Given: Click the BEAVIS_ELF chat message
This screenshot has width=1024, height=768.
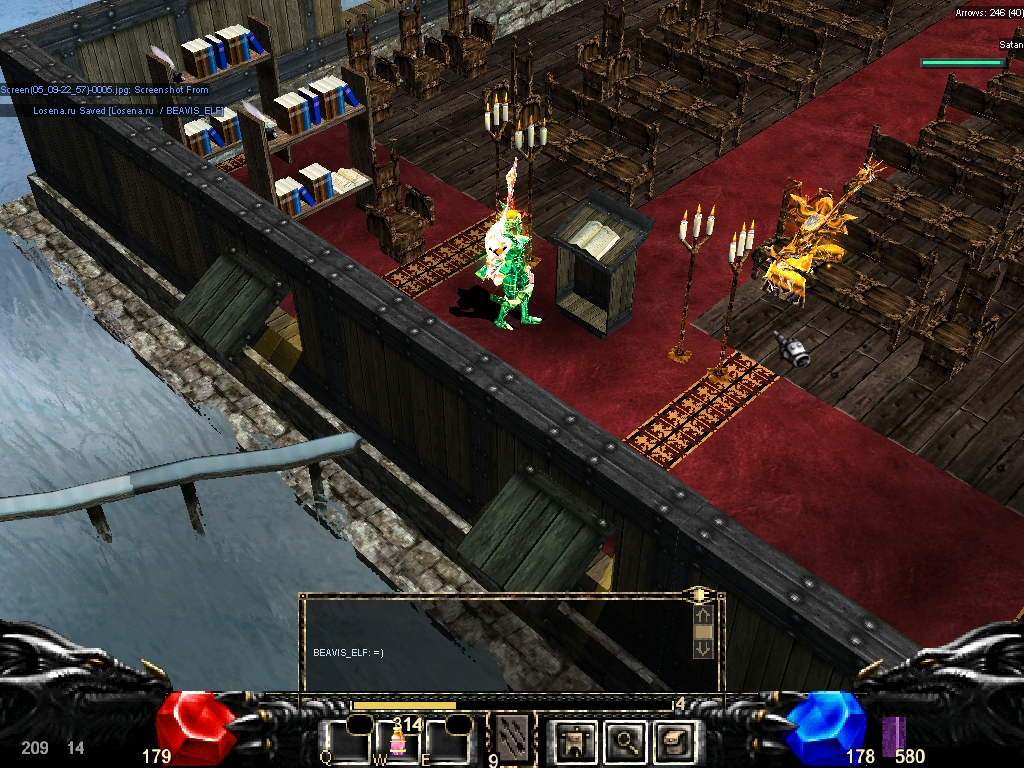Looking at the screenshot, I should click(x=348, y=652).
